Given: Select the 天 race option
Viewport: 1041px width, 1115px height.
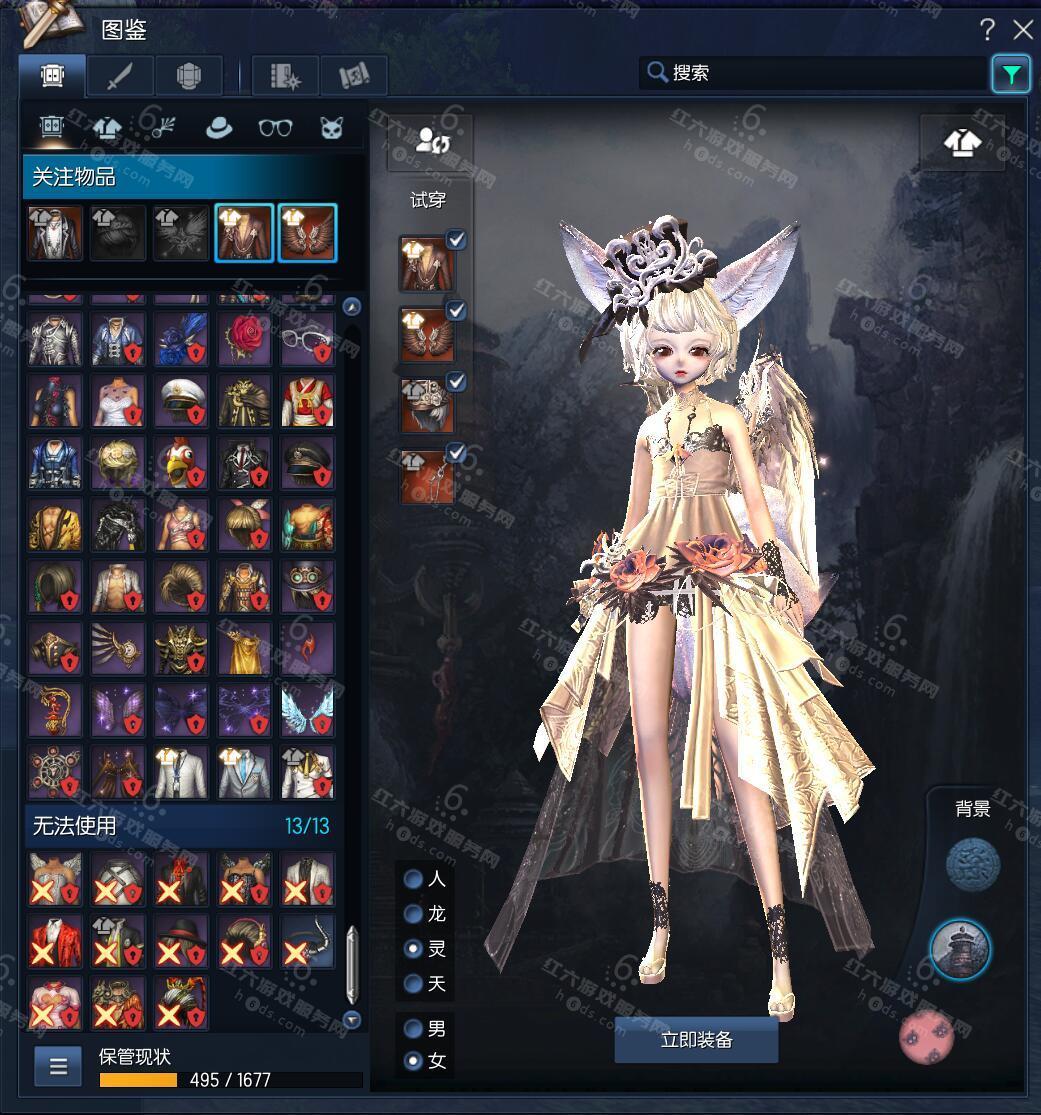Looking at the screenshot, I should [413, 984].
